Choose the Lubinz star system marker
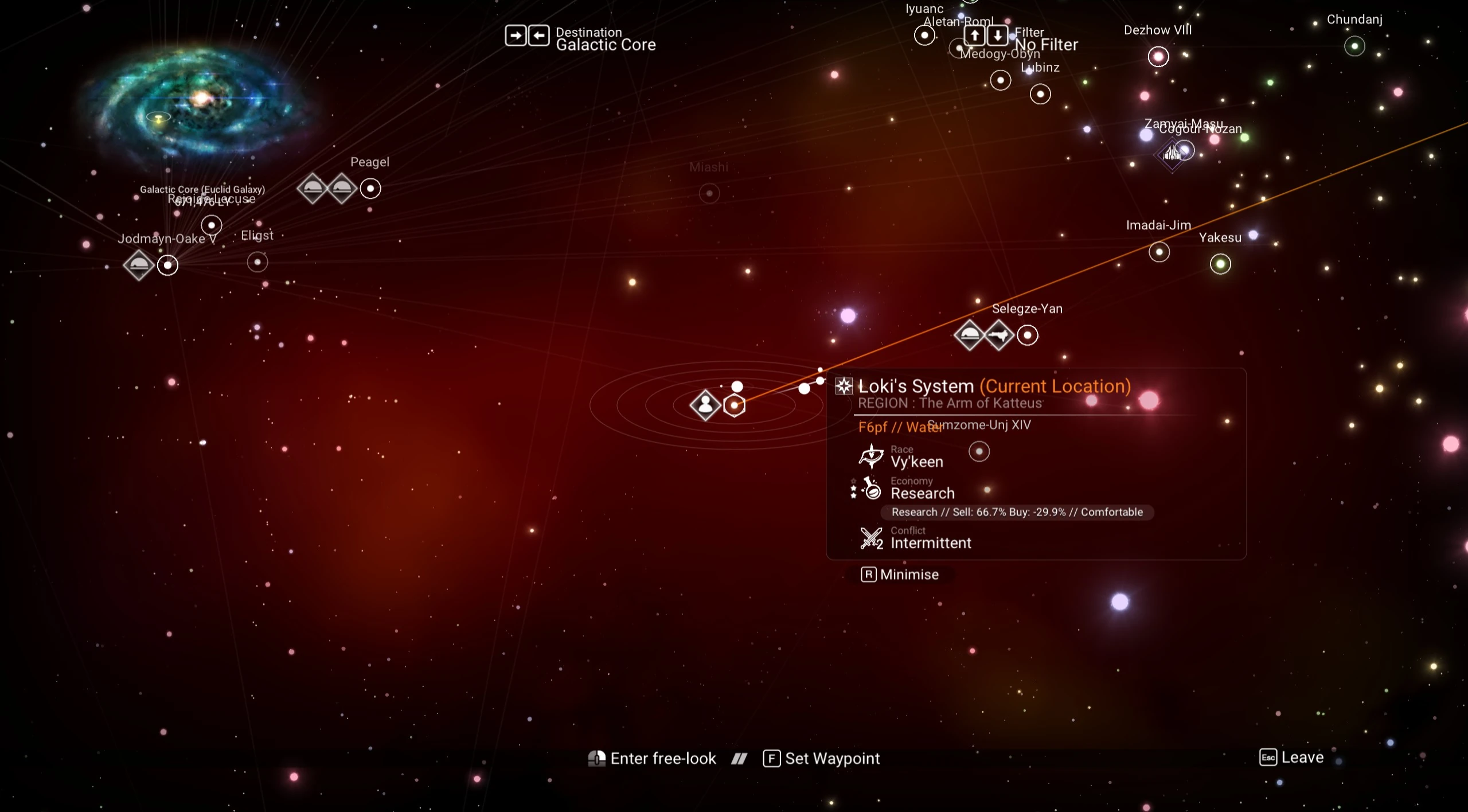Image resolution: width=1468 pixels, height=812 pixels. pyautogui.click(x=1040, y=93)
